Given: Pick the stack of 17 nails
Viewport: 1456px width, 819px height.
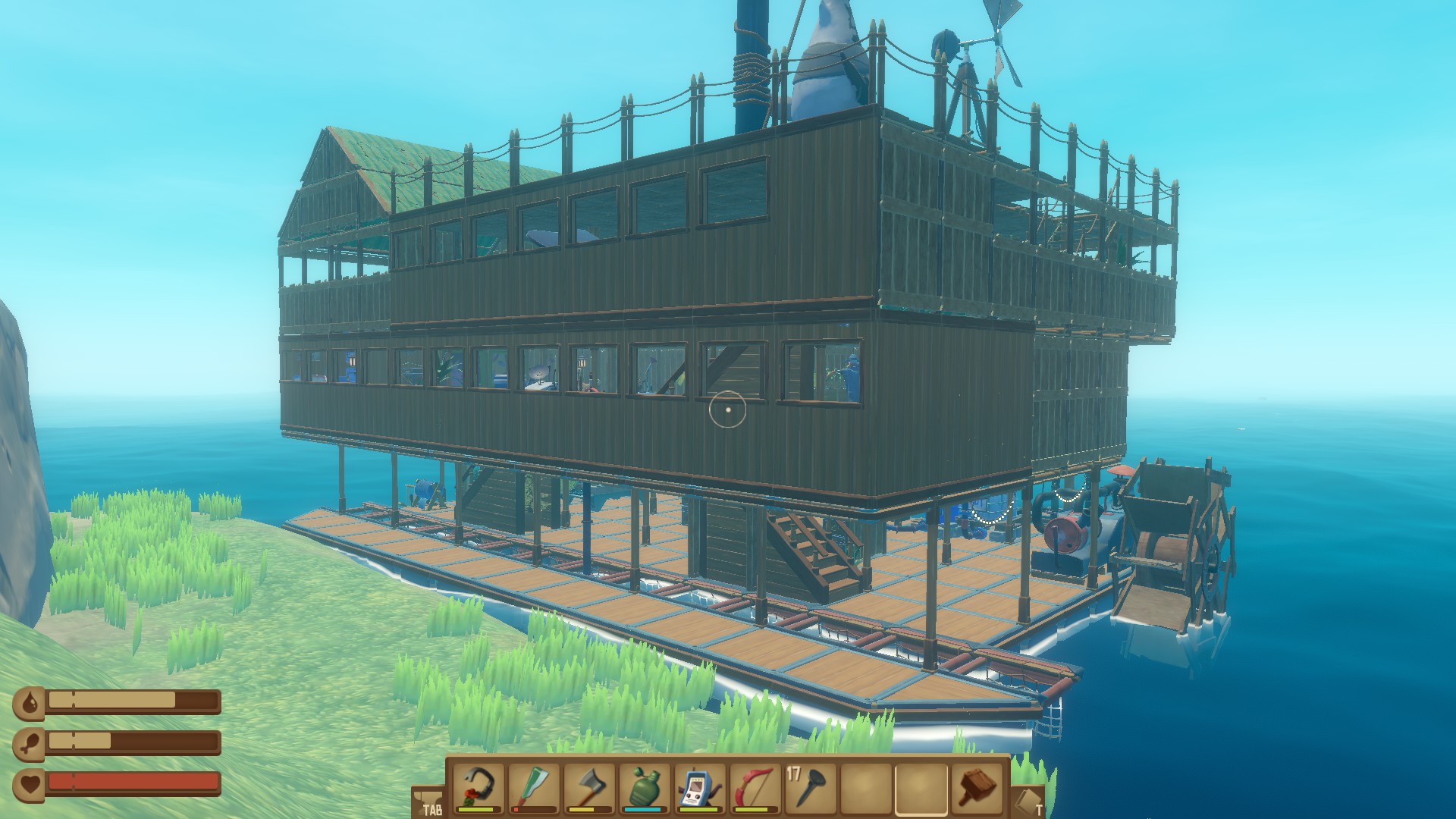Looking at the screenshot, I should click(811, 788).
